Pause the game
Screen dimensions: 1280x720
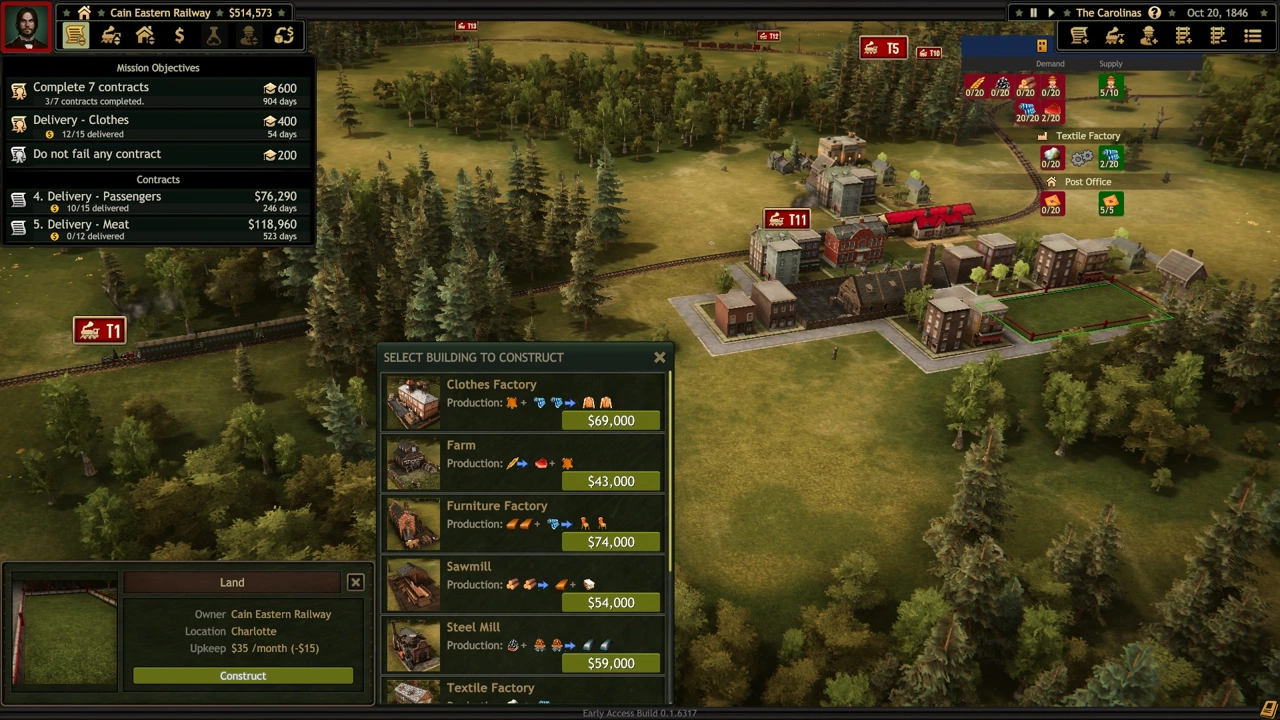(x=1033, y=13)
